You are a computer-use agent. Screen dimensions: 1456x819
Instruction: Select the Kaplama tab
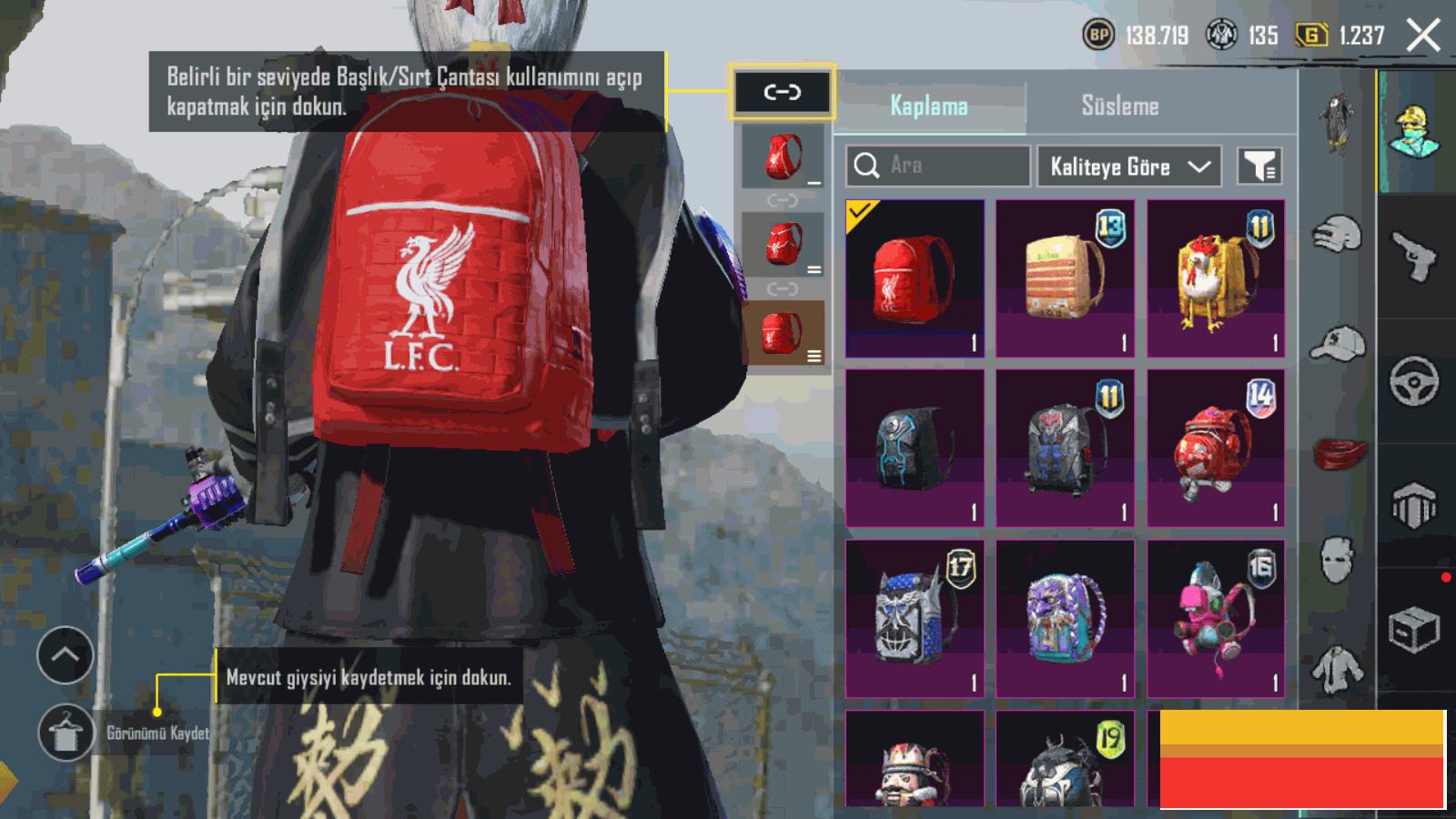click(x=929, y=106)
